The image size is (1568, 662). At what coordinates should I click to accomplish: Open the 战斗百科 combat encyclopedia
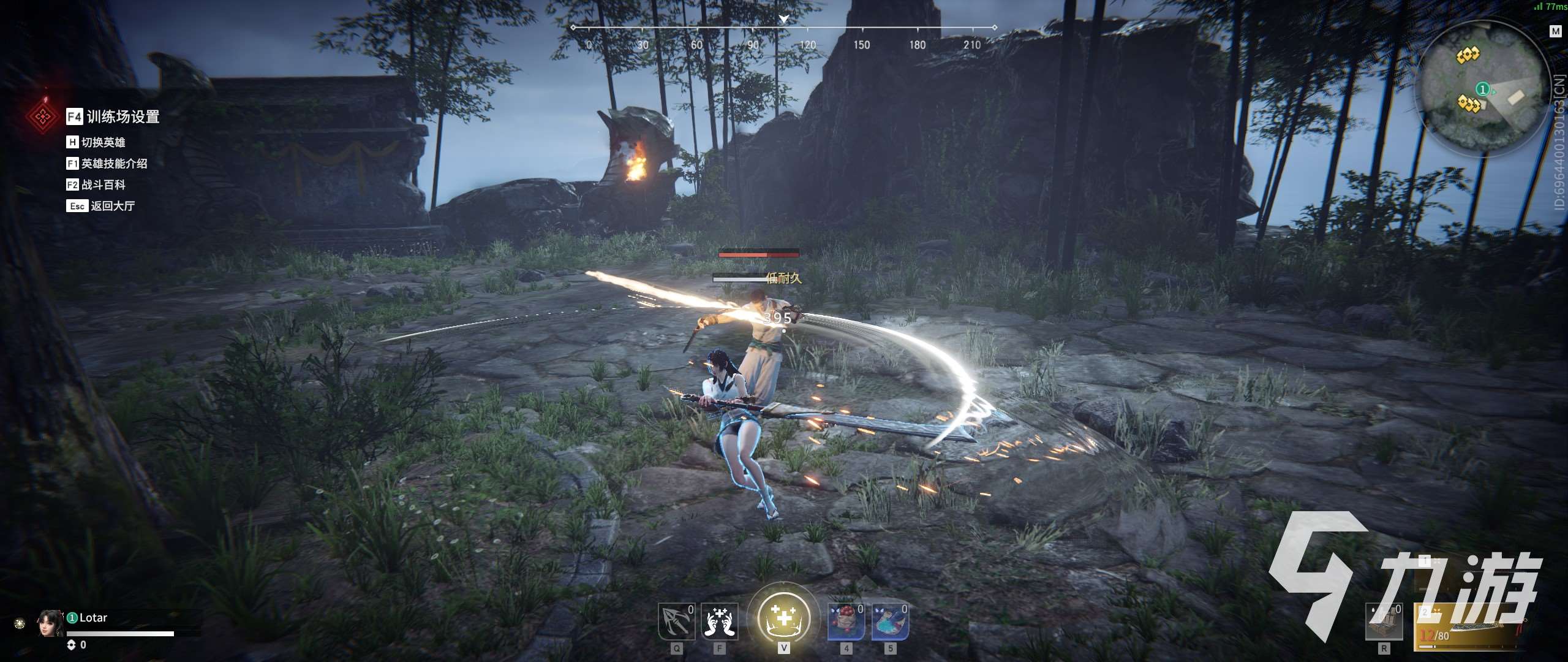[102, 185]
